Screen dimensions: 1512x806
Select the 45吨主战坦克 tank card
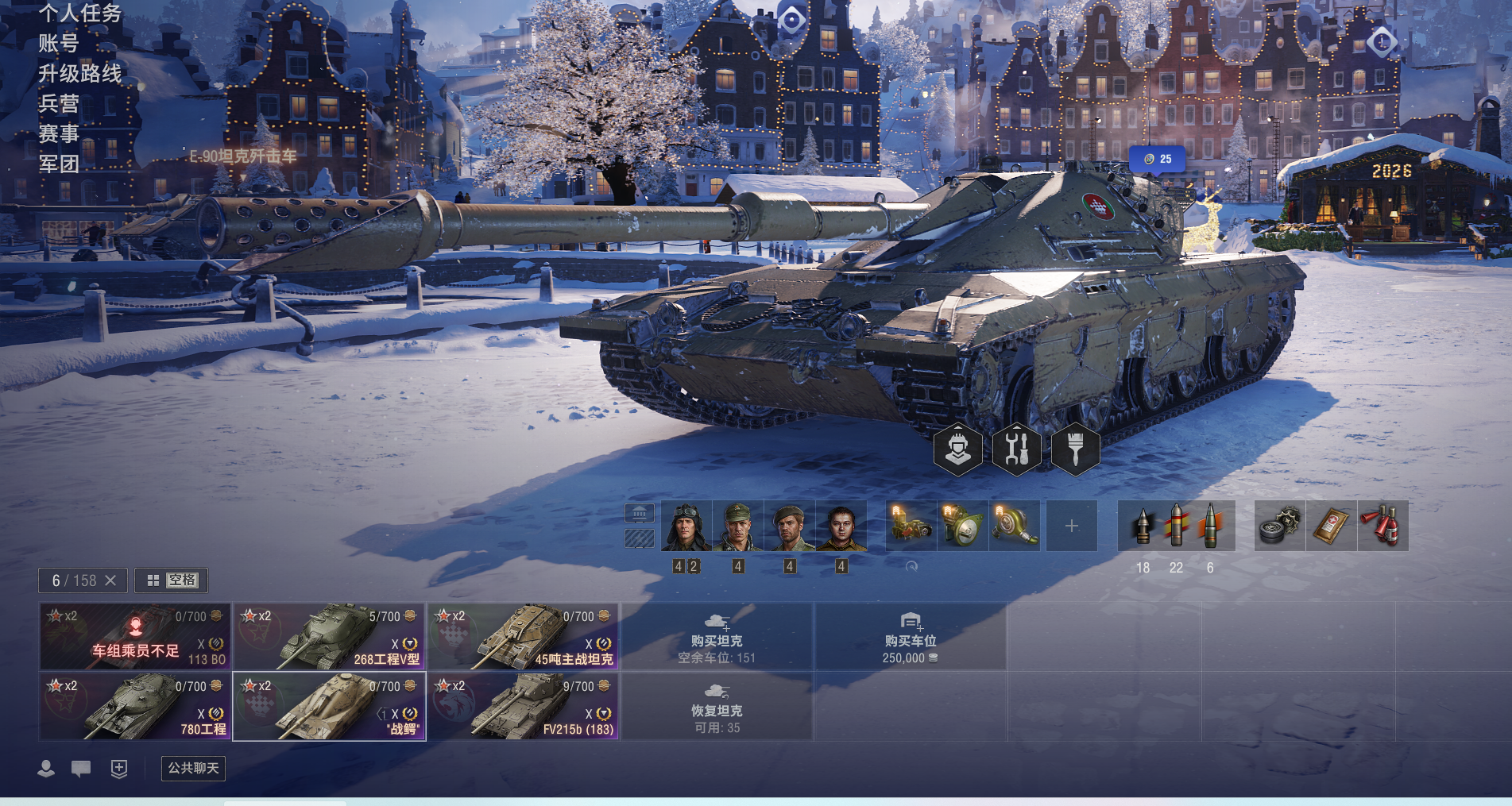[523, 637]
